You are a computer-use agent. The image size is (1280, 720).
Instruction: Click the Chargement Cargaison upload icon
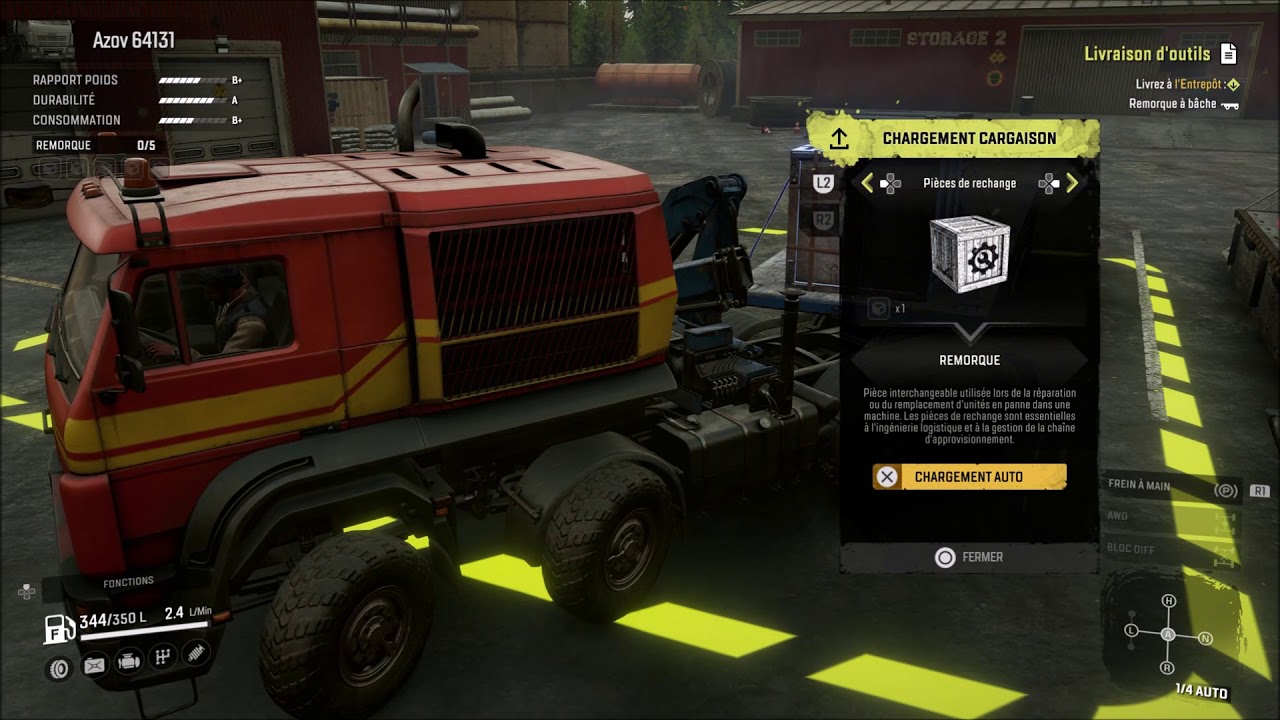point(838,138)
